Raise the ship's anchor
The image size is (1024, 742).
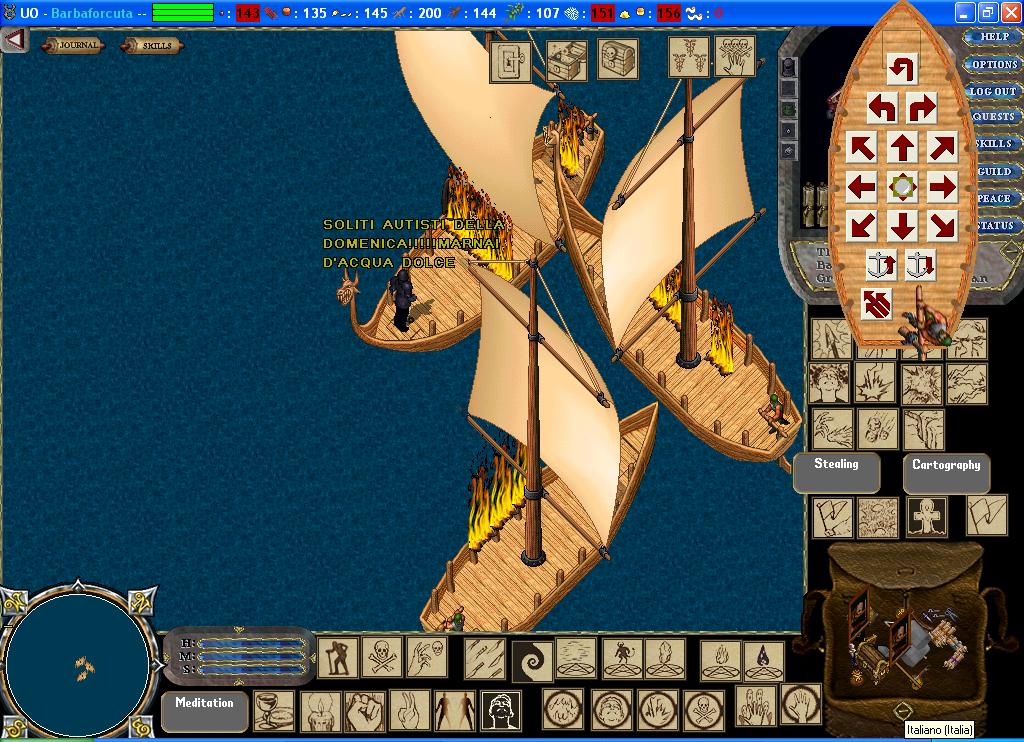[x=881, y=265]
